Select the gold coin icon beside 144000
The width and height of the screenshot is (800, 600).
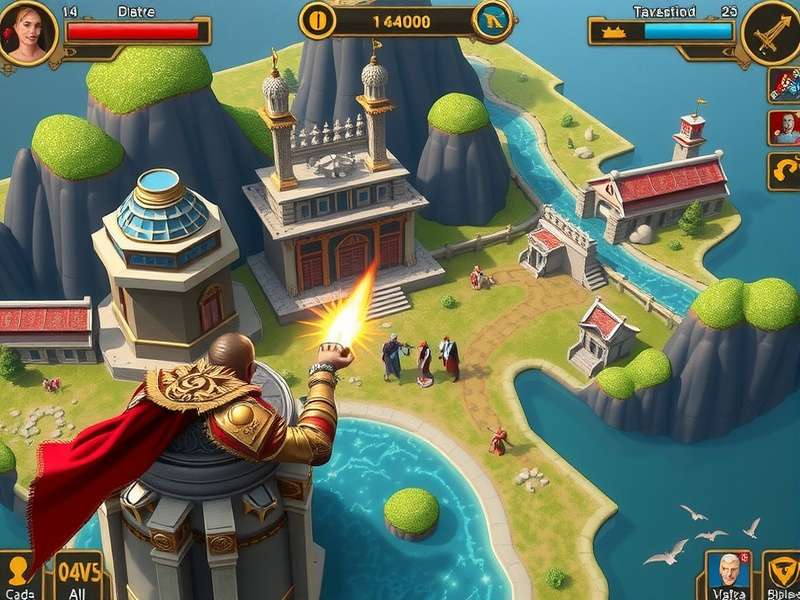[x=317, y=21]
